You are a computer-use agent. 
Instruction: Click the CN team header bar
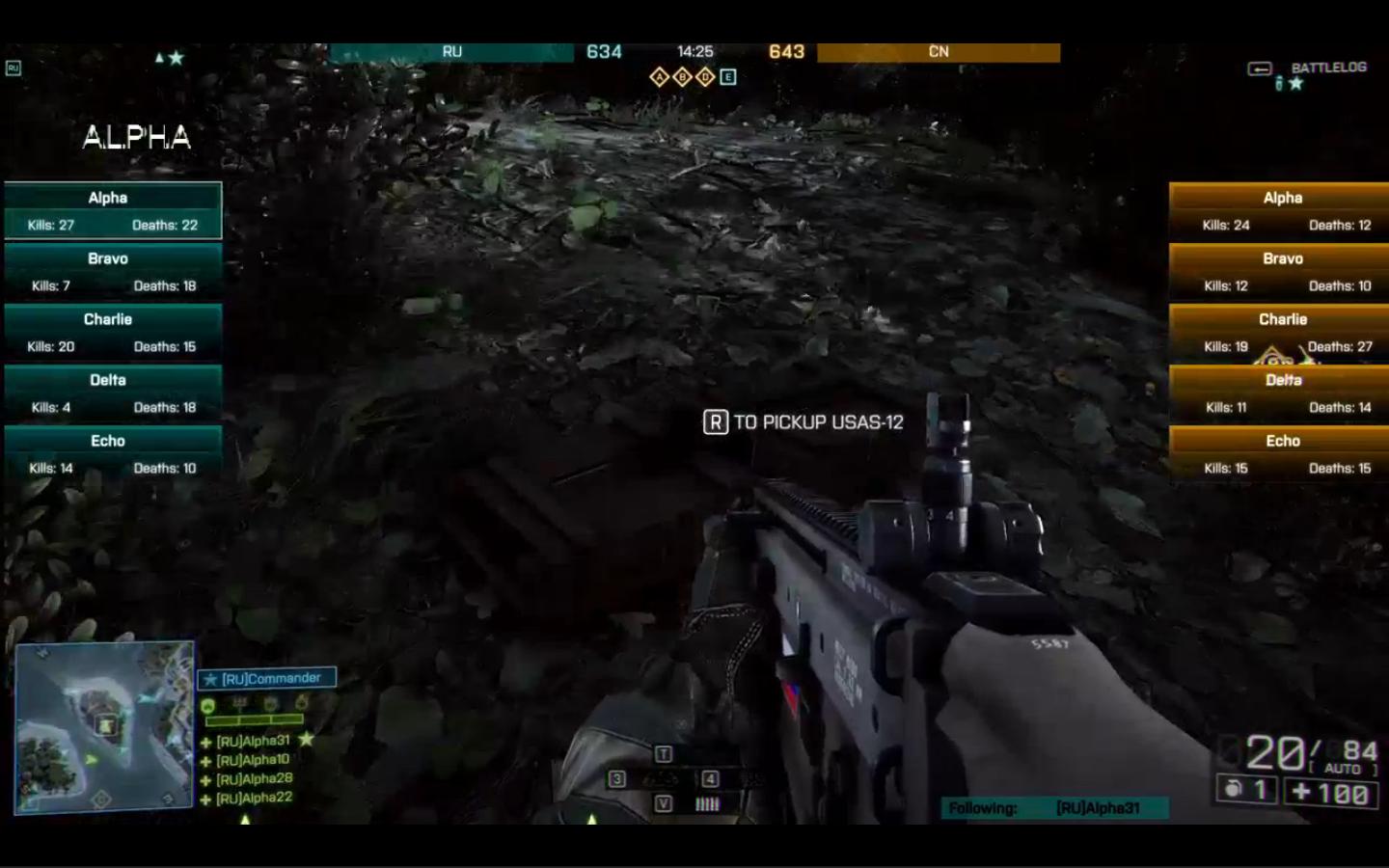point(938,52)
